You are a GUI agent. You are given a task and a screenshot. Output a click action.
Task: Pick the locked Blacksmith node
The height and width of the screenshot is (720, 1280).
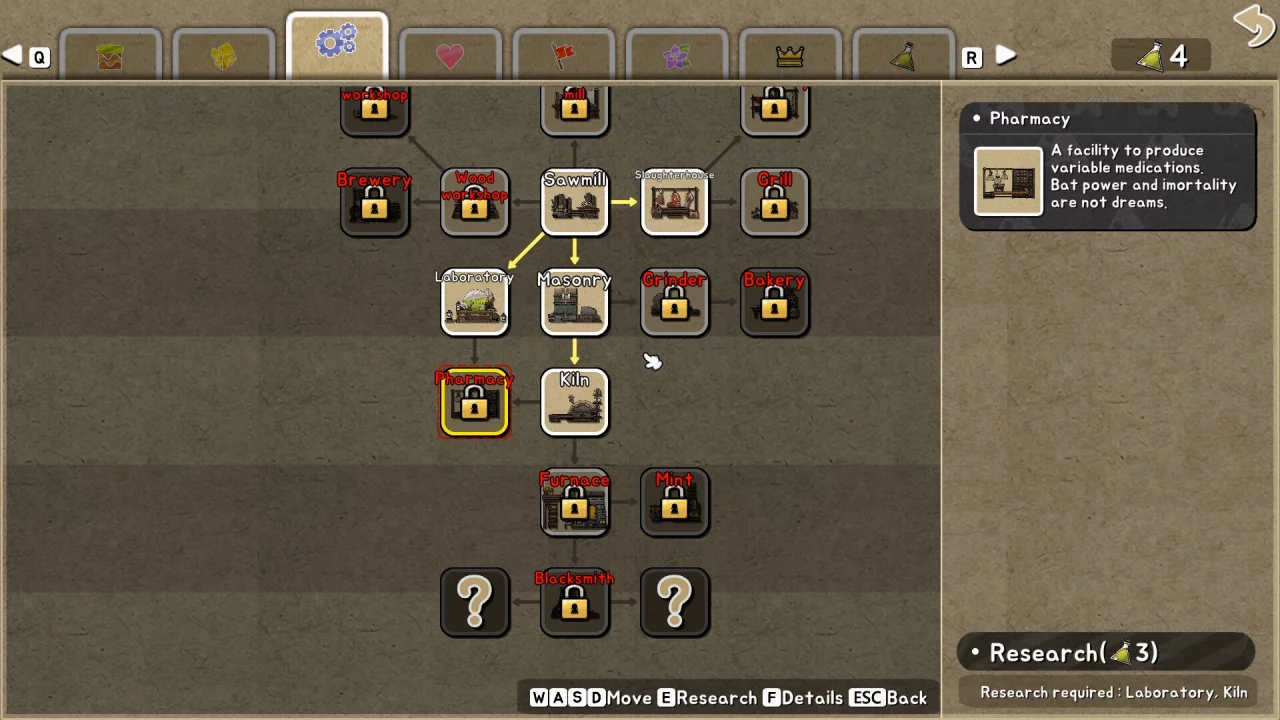pos(575,603)
